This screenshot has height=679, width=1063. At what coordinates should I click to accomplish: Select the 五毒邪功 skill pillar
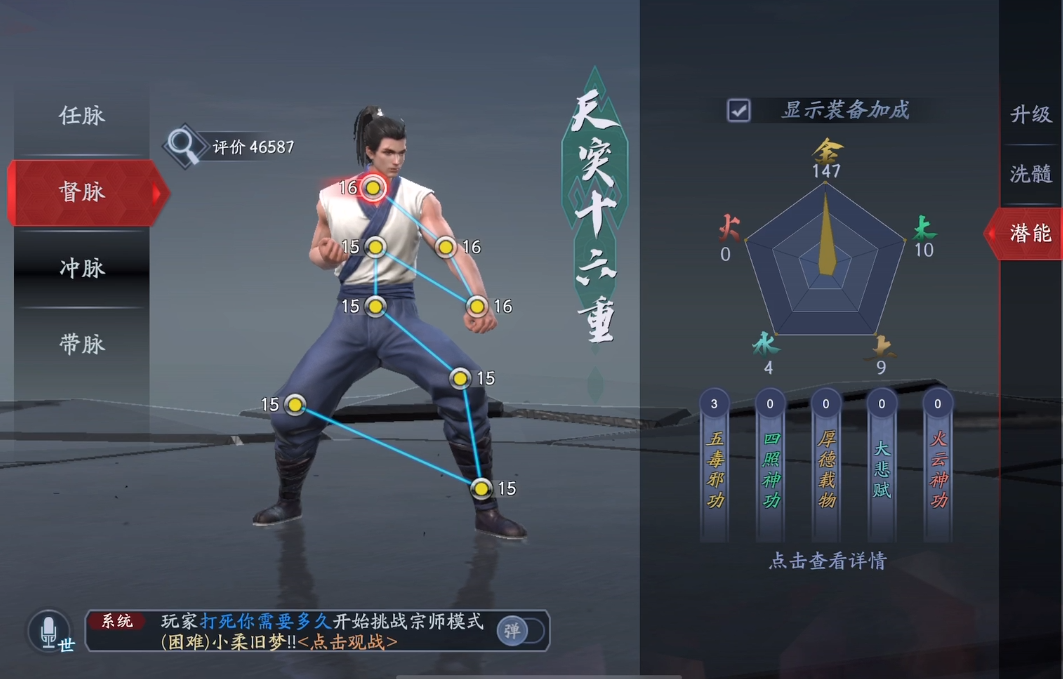pos(715,464)
